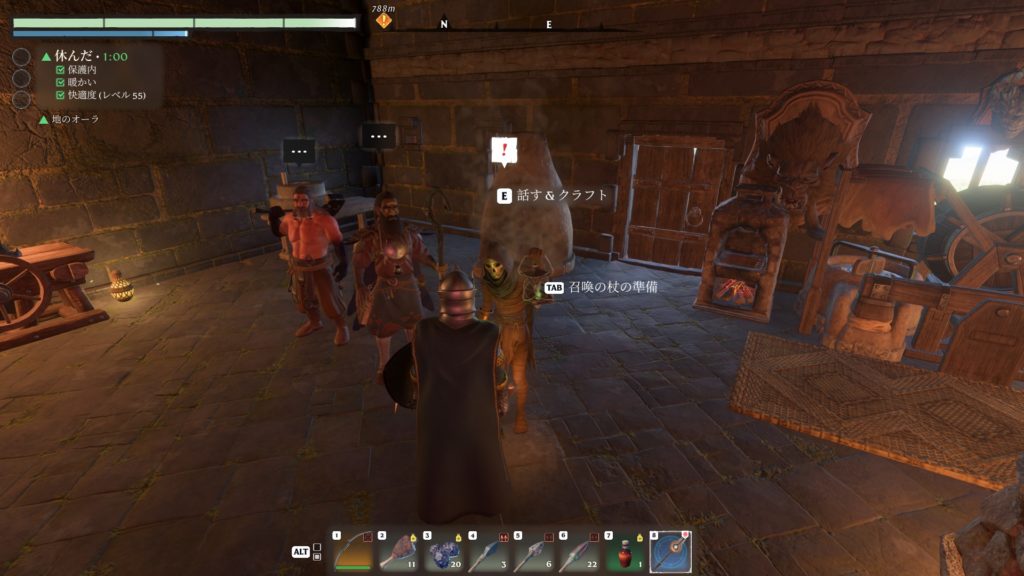Select the arrow stack of 6

(x=534, y=551)
